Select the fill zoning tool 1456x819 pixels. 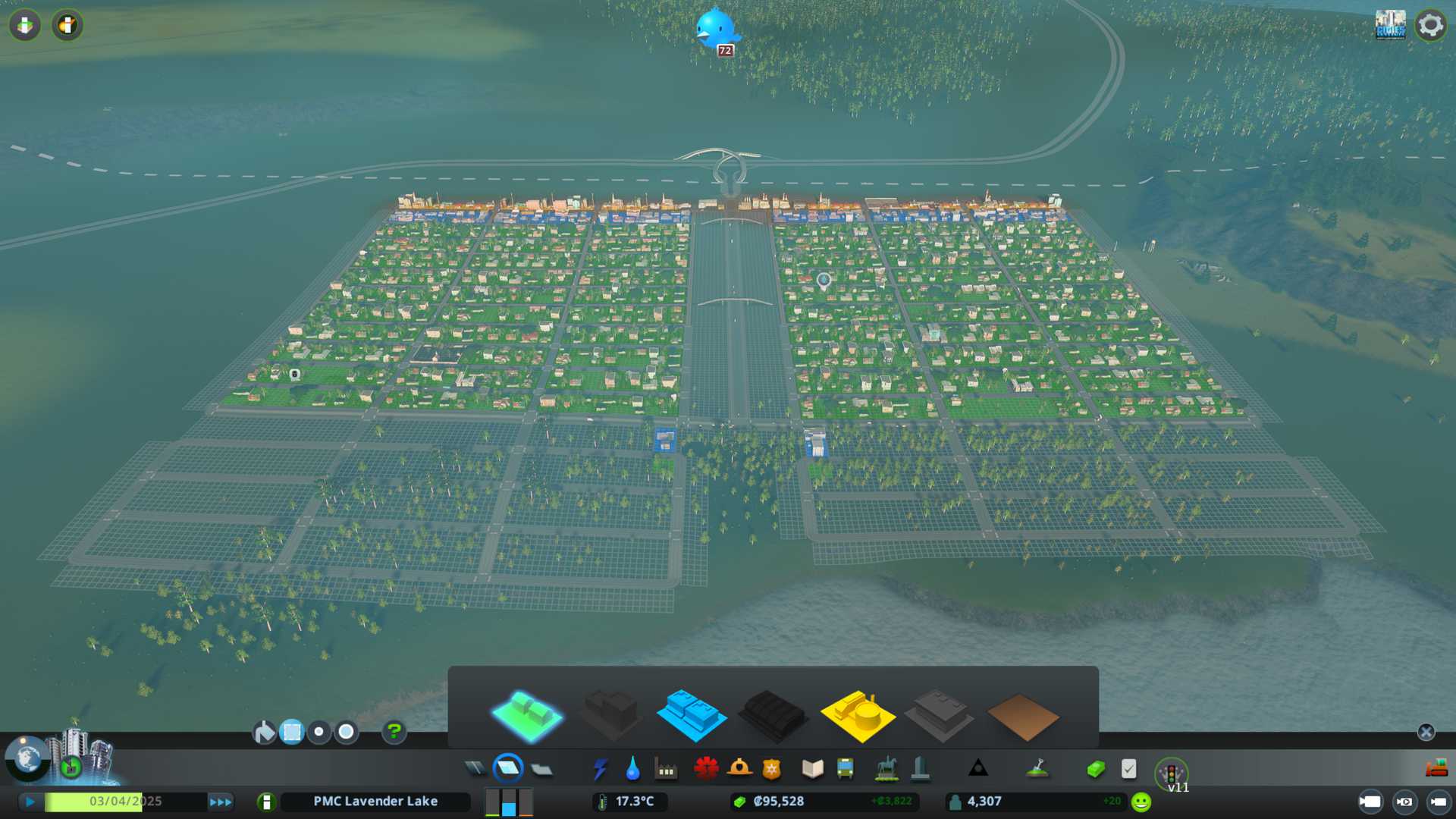point(265,732)
